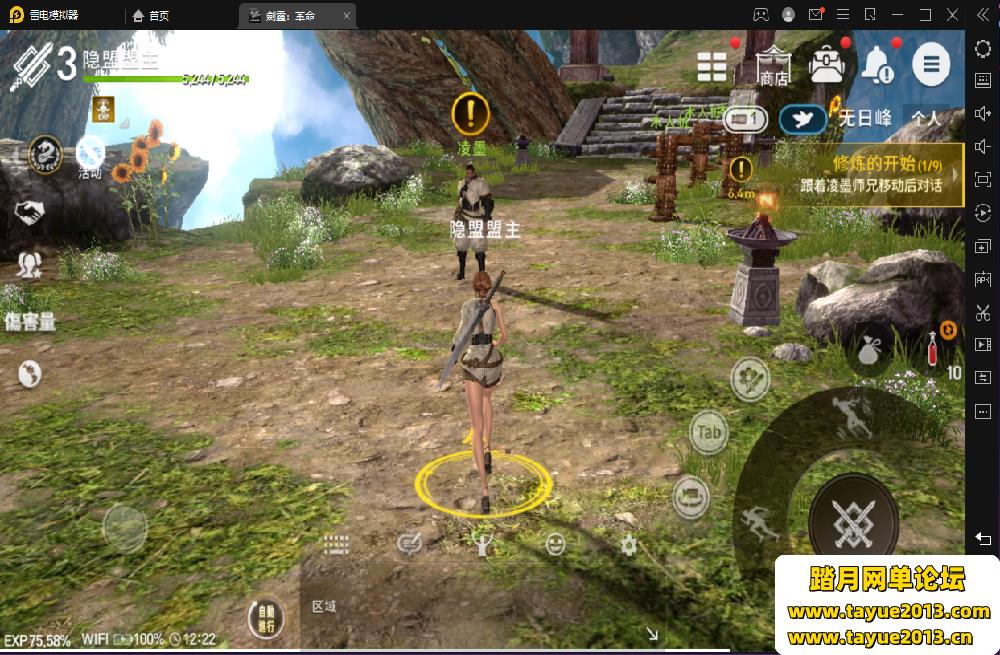1000x655 pixels.
Task: Use the red potion quick slot
Action: 931,348
